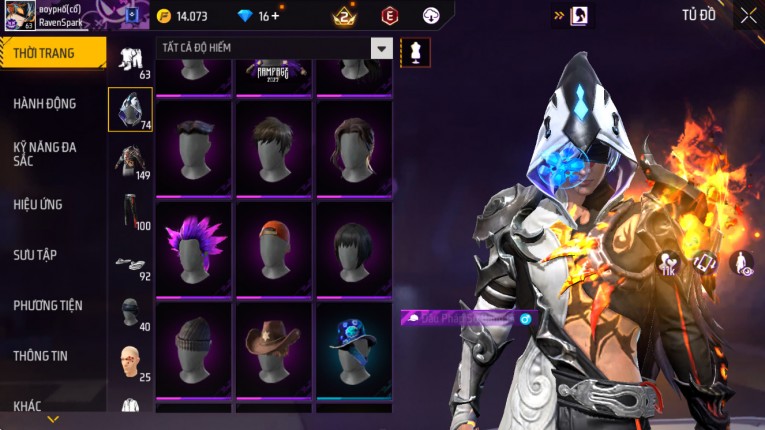Switch to the THỜI TRANG tab
The width and height of the screenshot is (765, 430).
point(50,53)
